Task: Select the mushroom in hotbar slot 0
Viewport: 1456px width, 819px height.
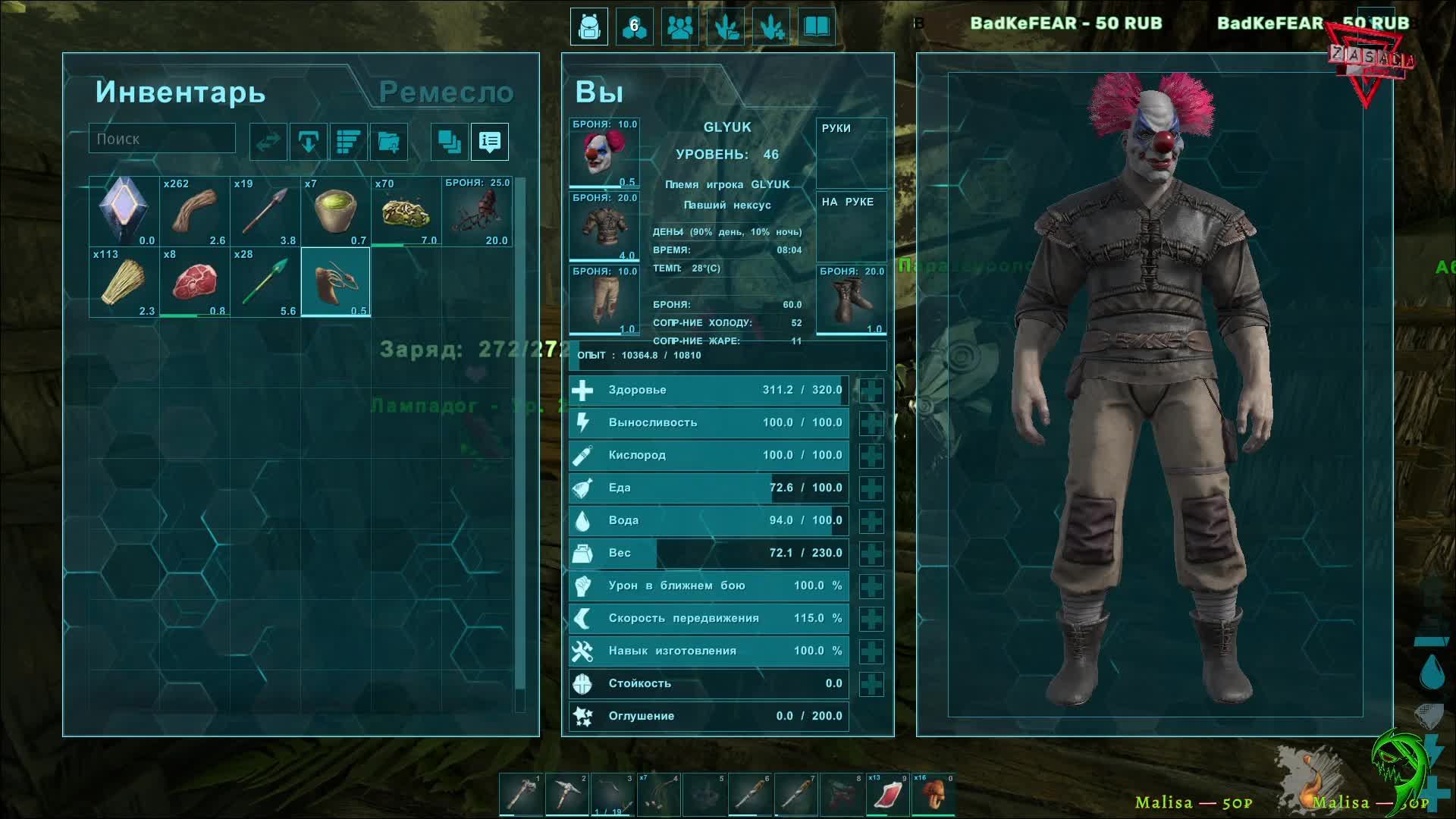Action: tap(933, 794)
